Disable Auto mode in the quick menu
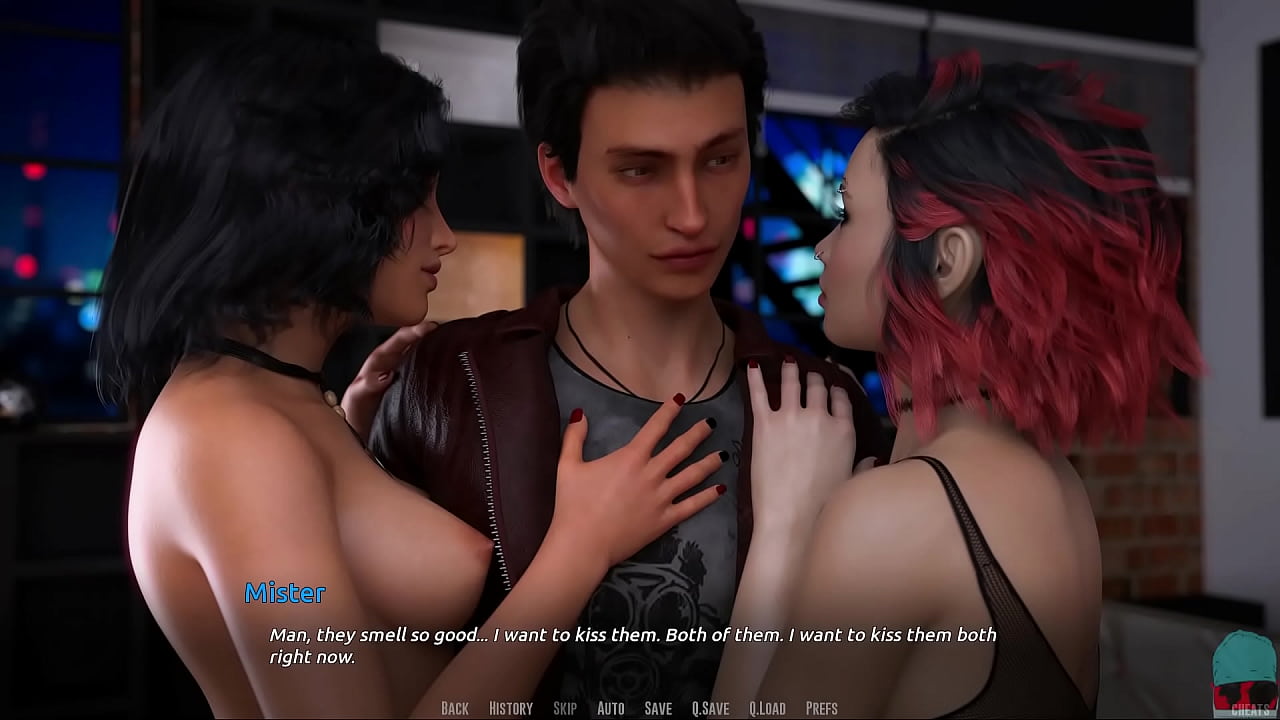 609,707
